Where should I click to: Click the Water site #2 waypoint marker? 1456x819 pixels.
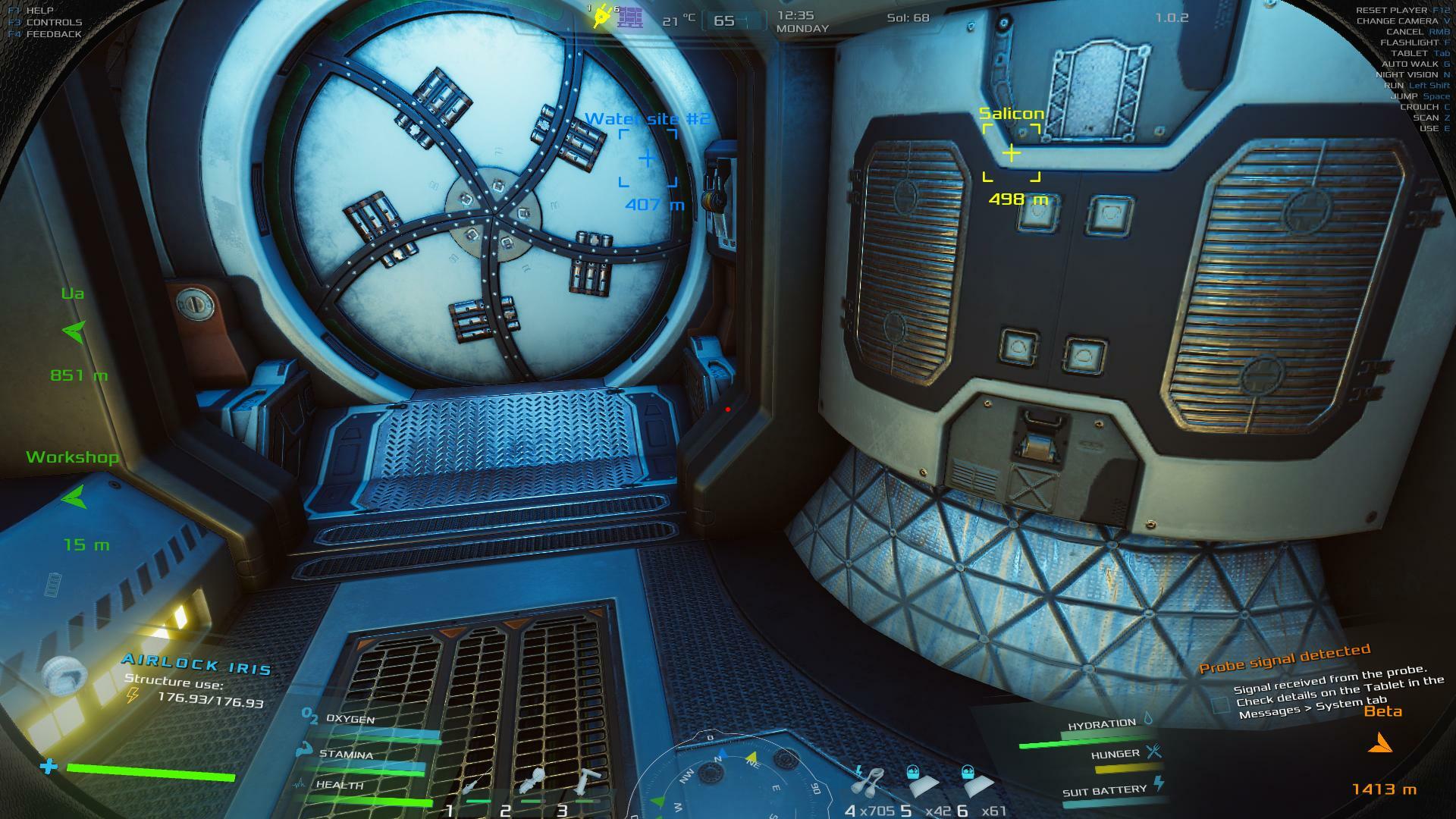(647, 158)
